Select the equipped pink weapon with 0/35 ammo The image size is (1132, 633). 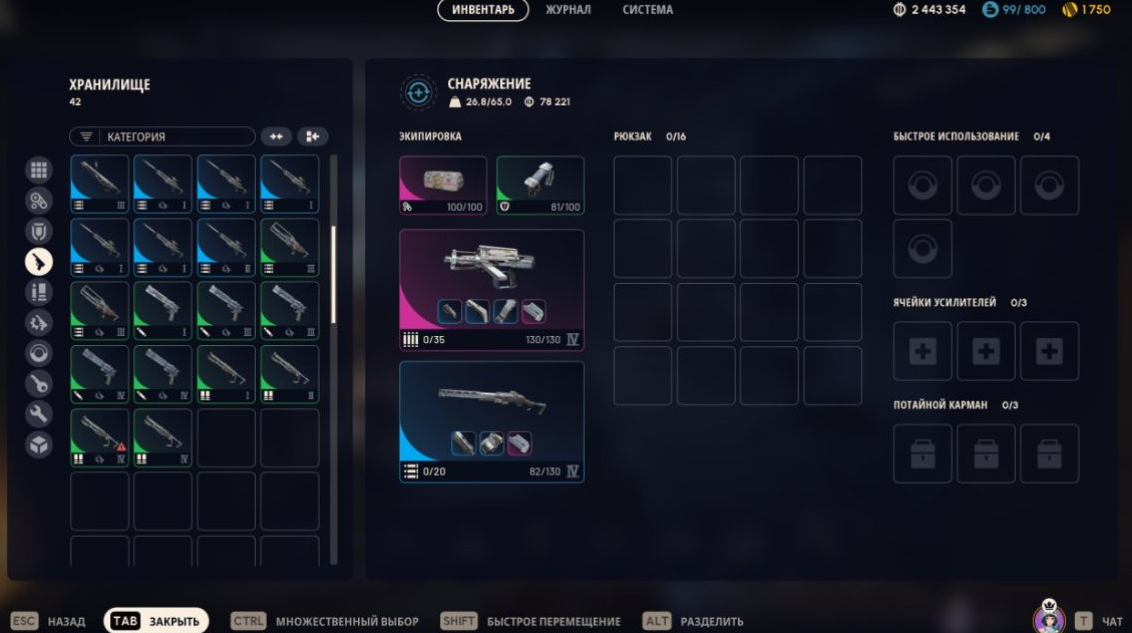coord(491,289)
